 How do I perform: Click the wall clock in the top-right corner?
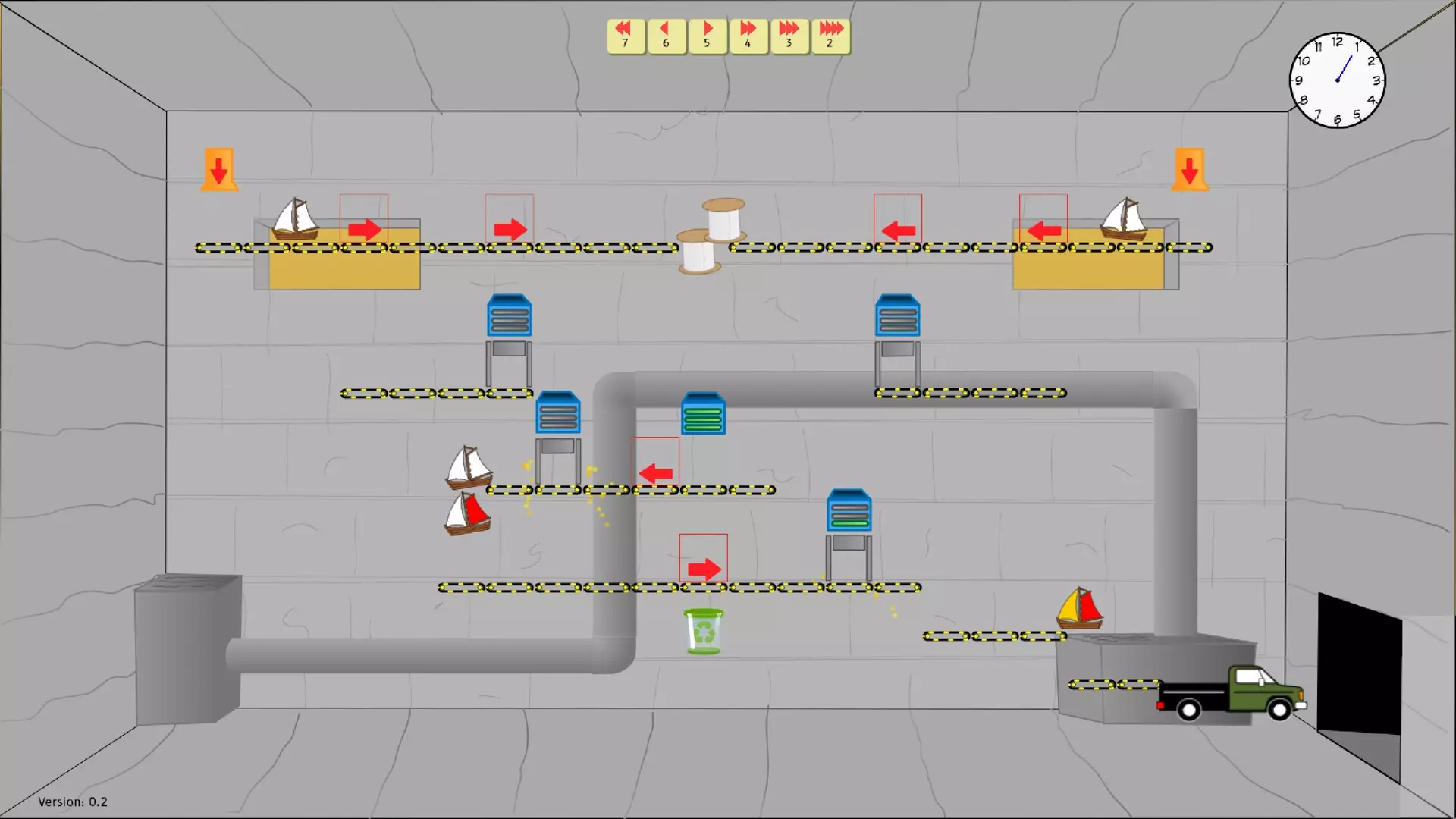click(1338, 80)
